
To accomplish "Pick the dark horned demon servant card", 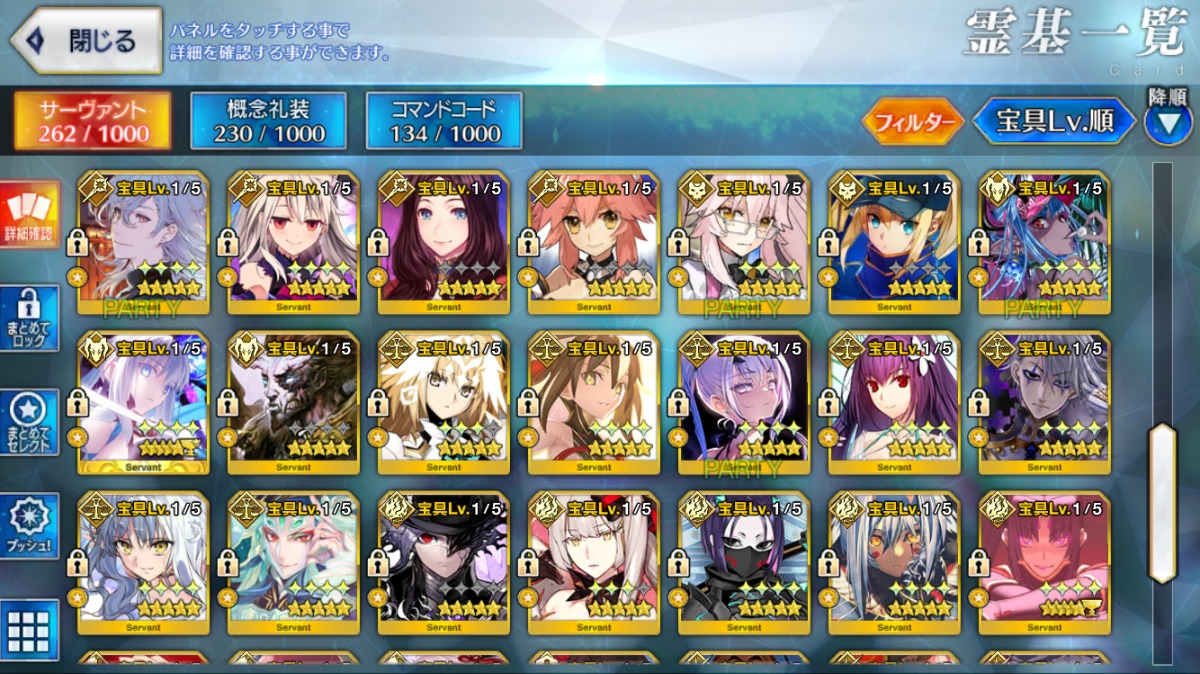I will click(293, 403).
